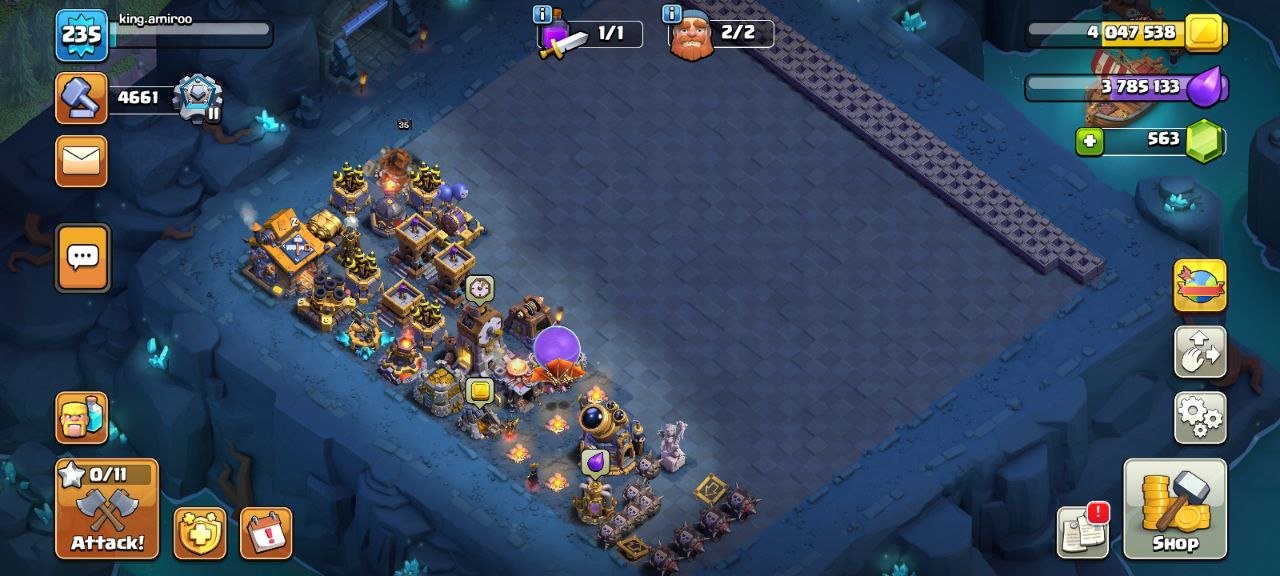Open the settings gear menu
Image resolution: width=1280 pixels, height=576 pixels.
click(1200, 417)
